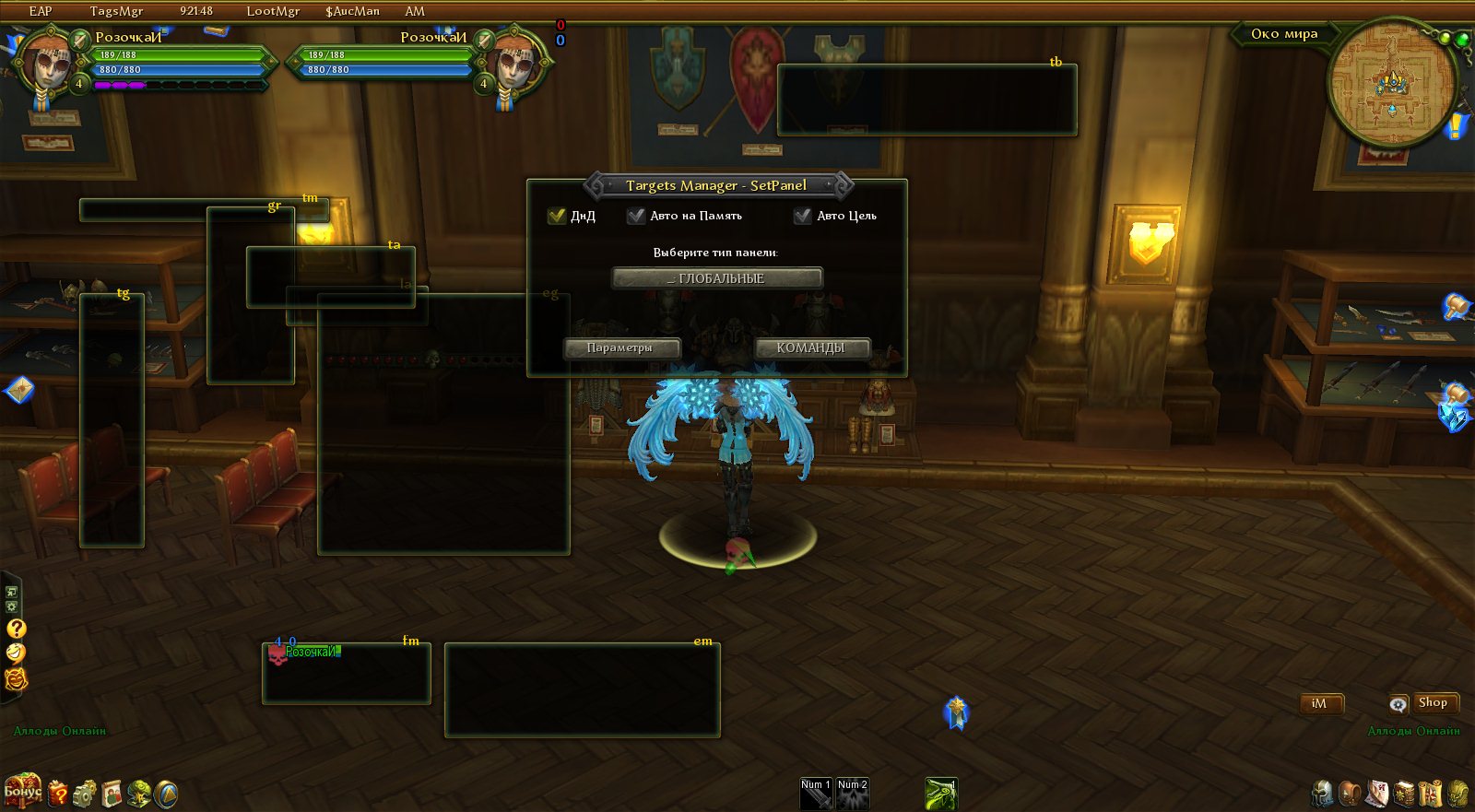Screen dimensions: 1475x812
Task: Click the КОМАНДЫ button
Action: pos(811,347)
